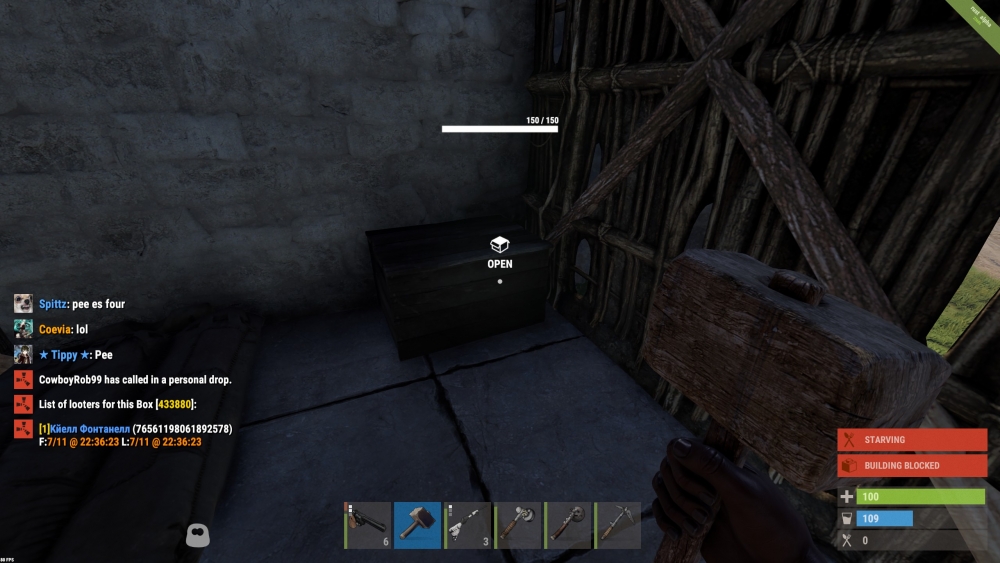
Task: Click the white ghost icon
Action: pos(198,536)
